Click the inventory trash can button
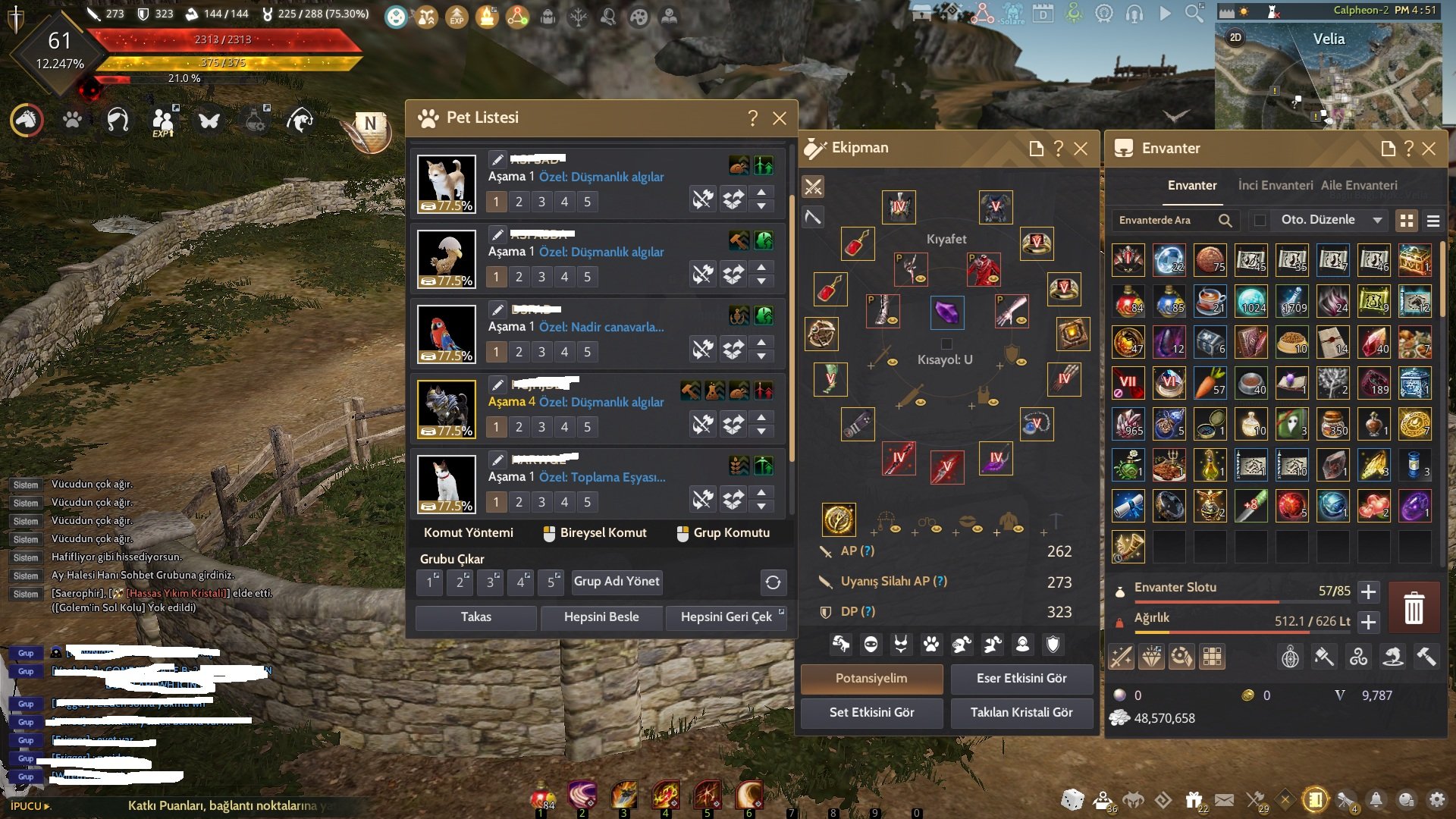Screen dimensions: 1456x819 click(1414, 607)
